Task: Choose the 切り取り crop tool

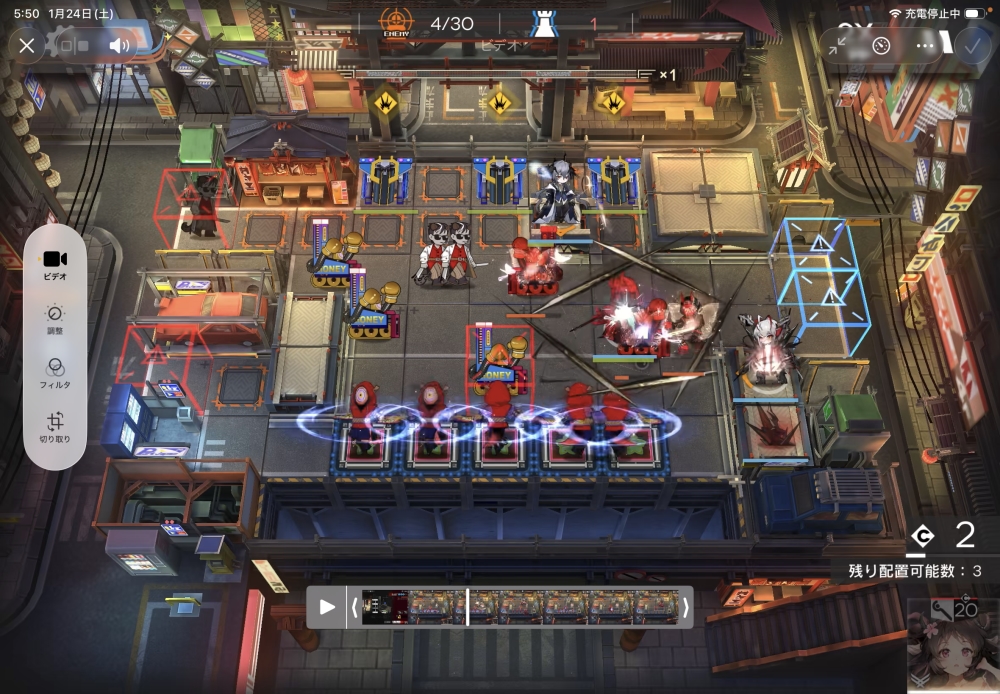Action: pyautogui.click(x=55, y=428)
